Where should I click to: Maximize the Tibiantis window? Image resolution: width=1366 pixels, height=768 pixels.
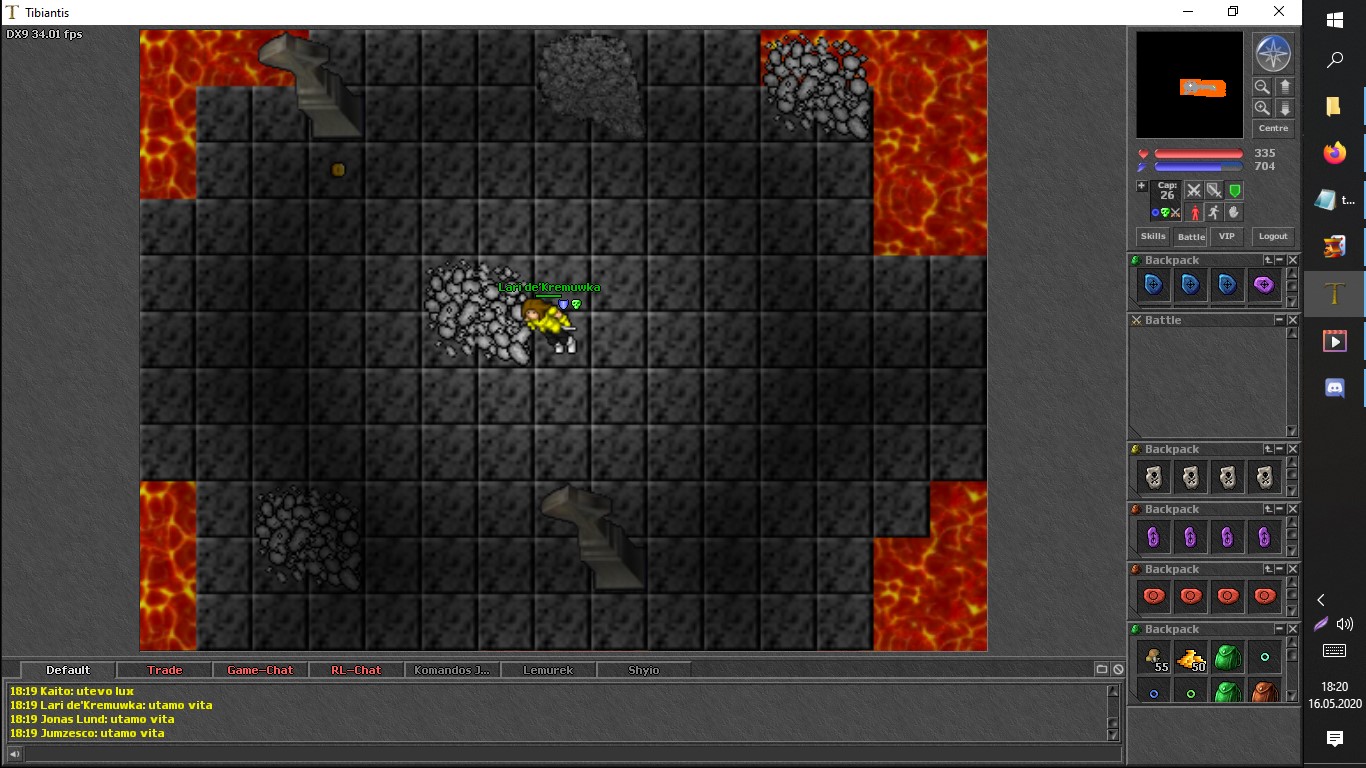[1233, 12]
